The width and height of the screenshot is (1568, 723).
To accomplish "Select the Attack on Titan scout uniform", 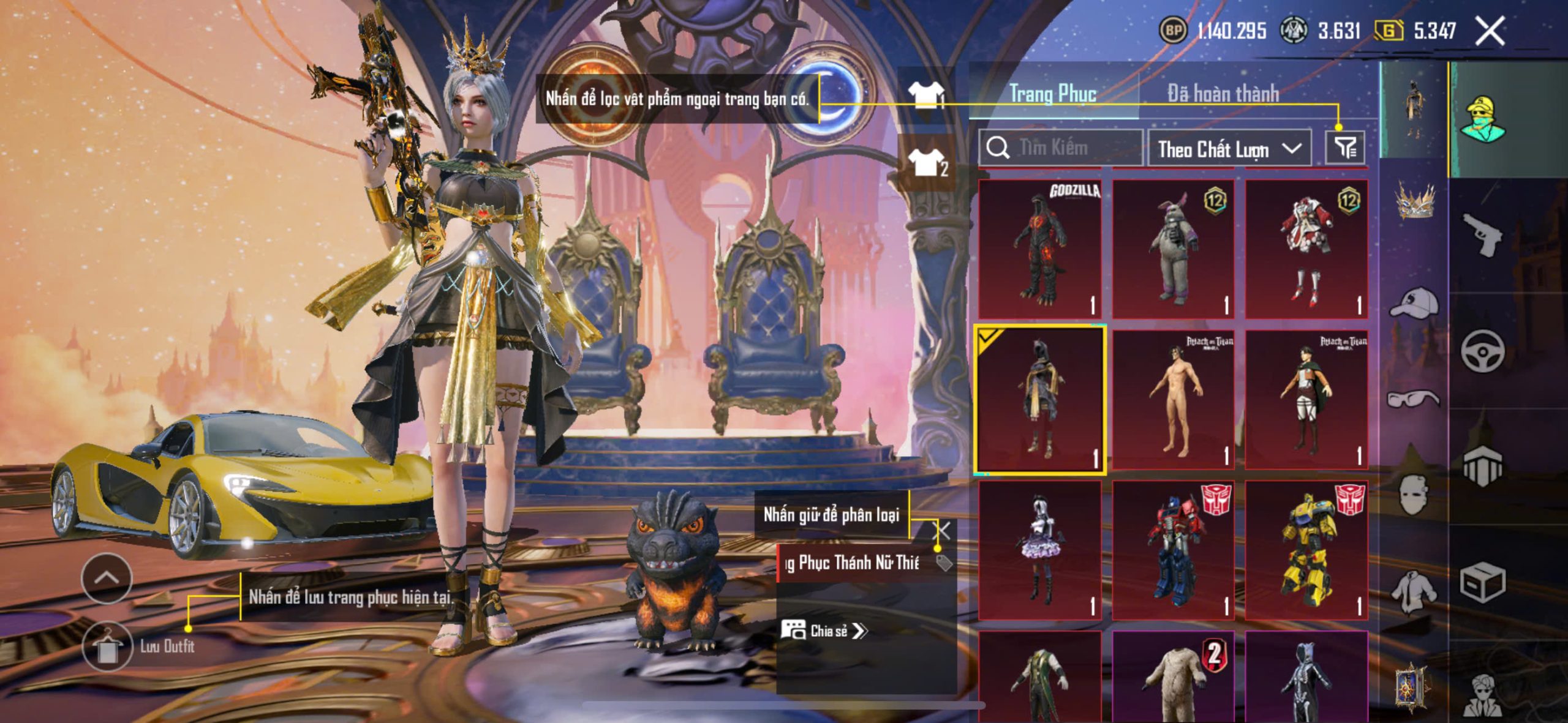I will pos(1306,399).
